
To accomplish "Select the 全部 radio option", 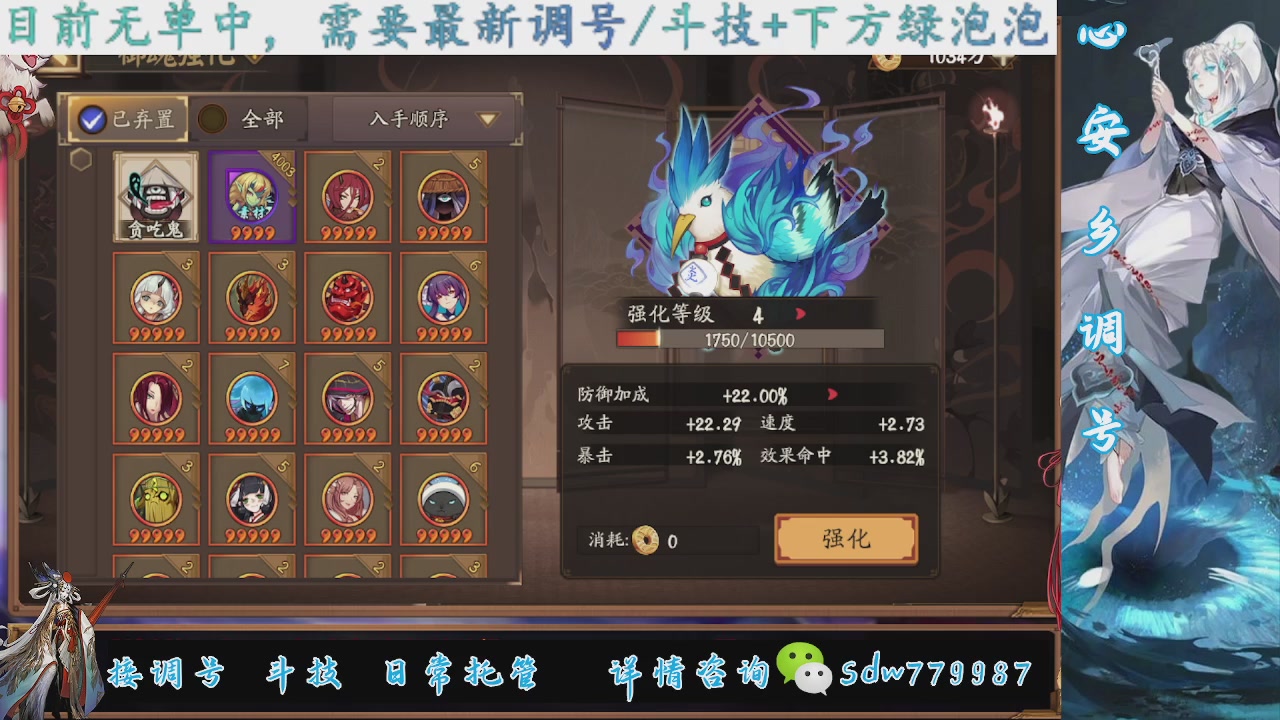I will point(212,118).
